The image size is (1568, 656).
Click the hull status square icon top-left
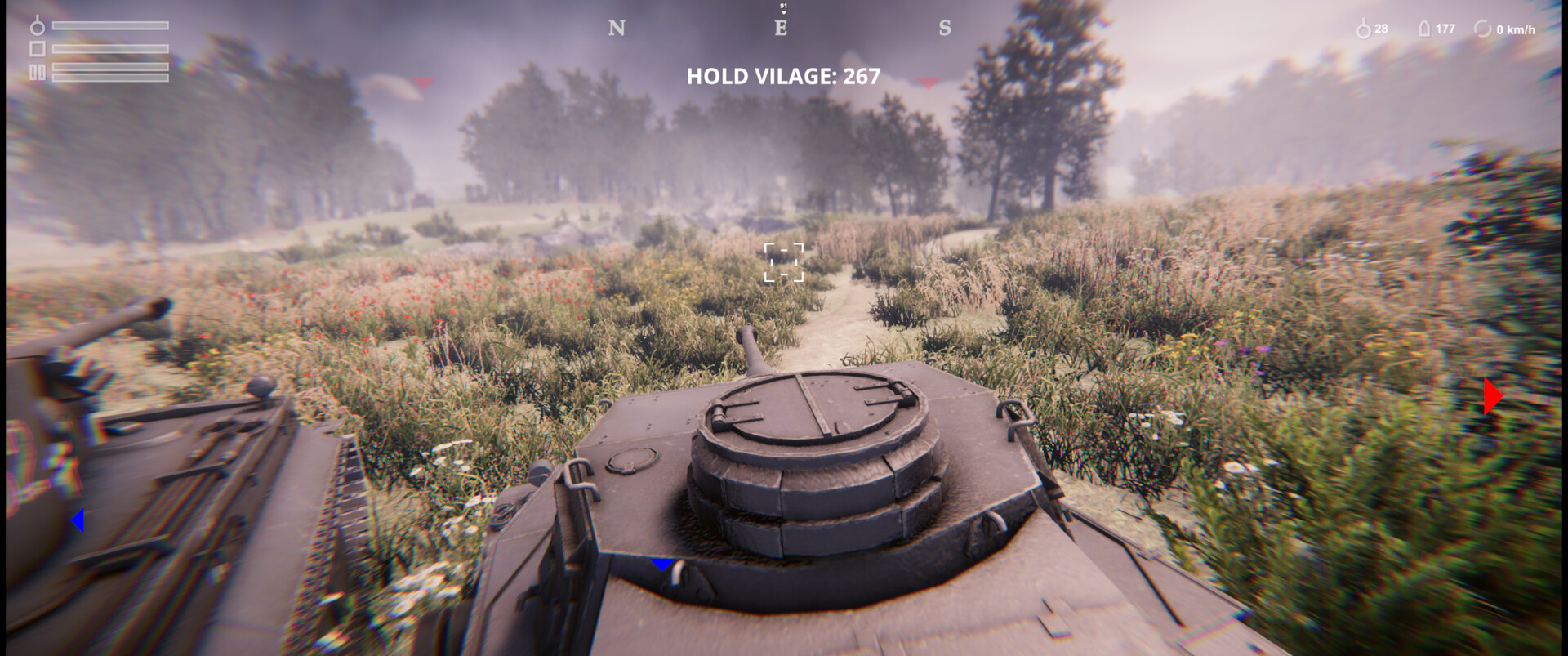pos(38,48)
